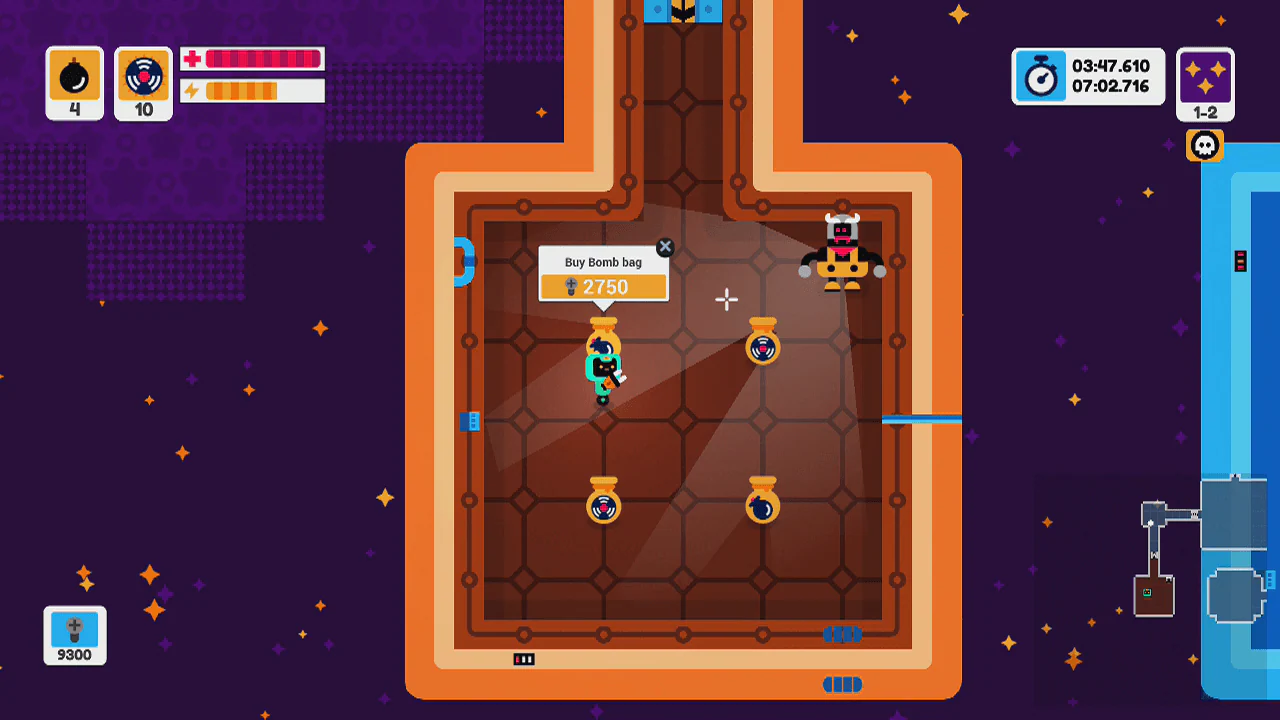Select the red mine dispenser at top right

tap(764, 344)
